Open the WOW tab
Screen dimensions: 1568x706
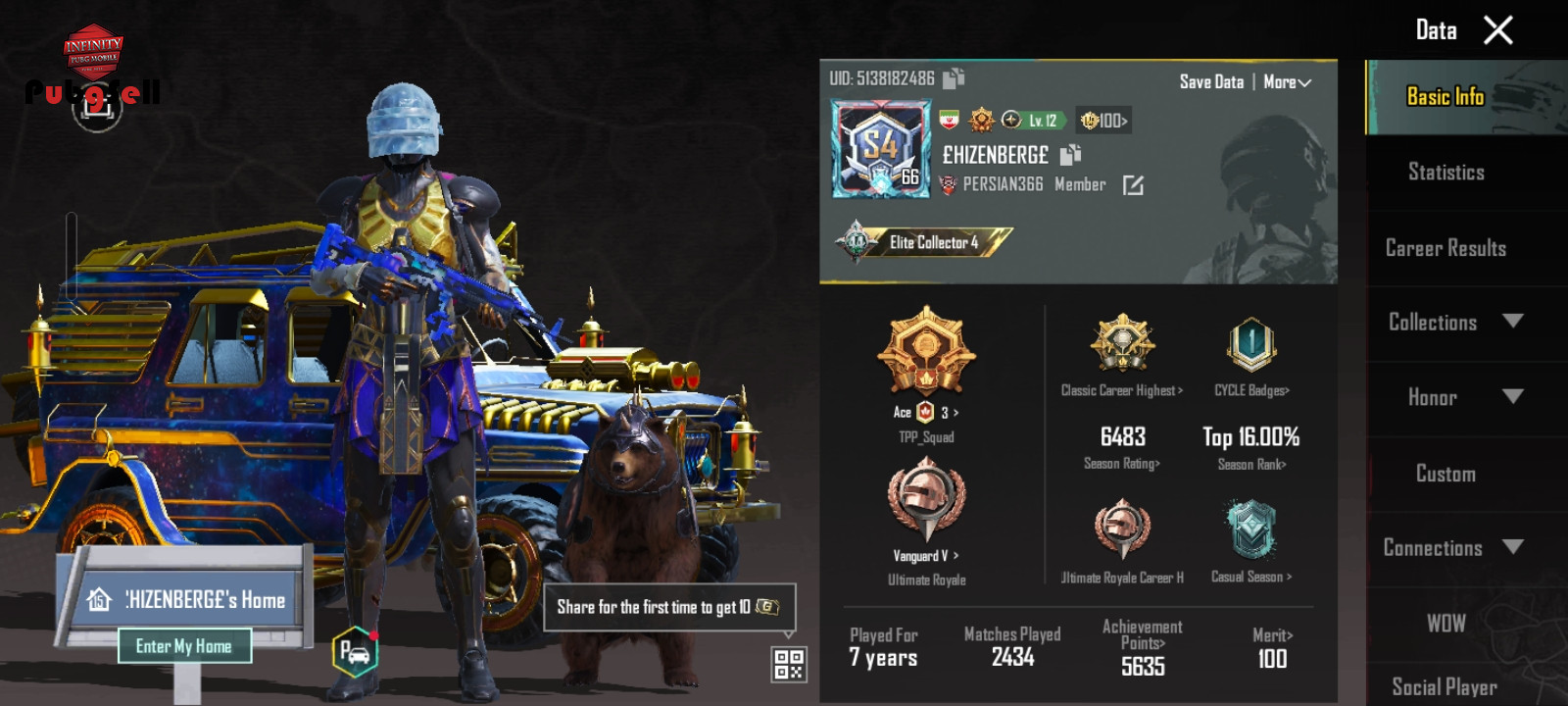(1445, 623)
